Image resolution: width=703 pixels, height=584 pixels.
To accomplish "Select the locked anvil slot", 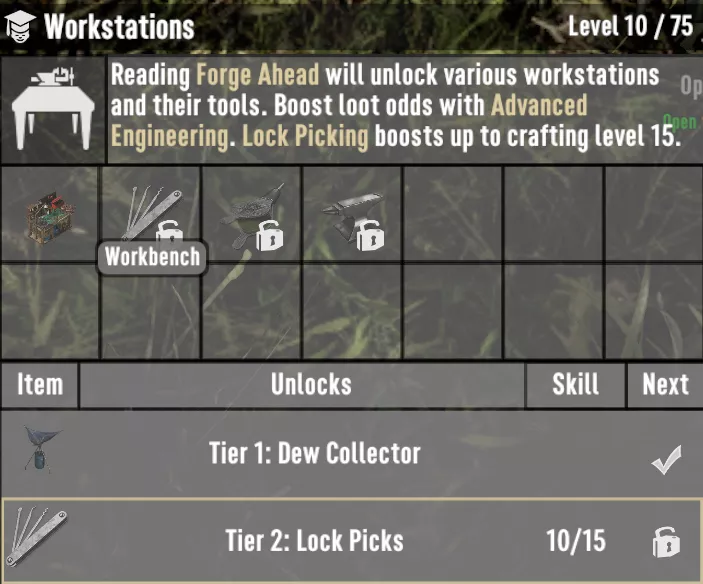I will pos(353,214).
